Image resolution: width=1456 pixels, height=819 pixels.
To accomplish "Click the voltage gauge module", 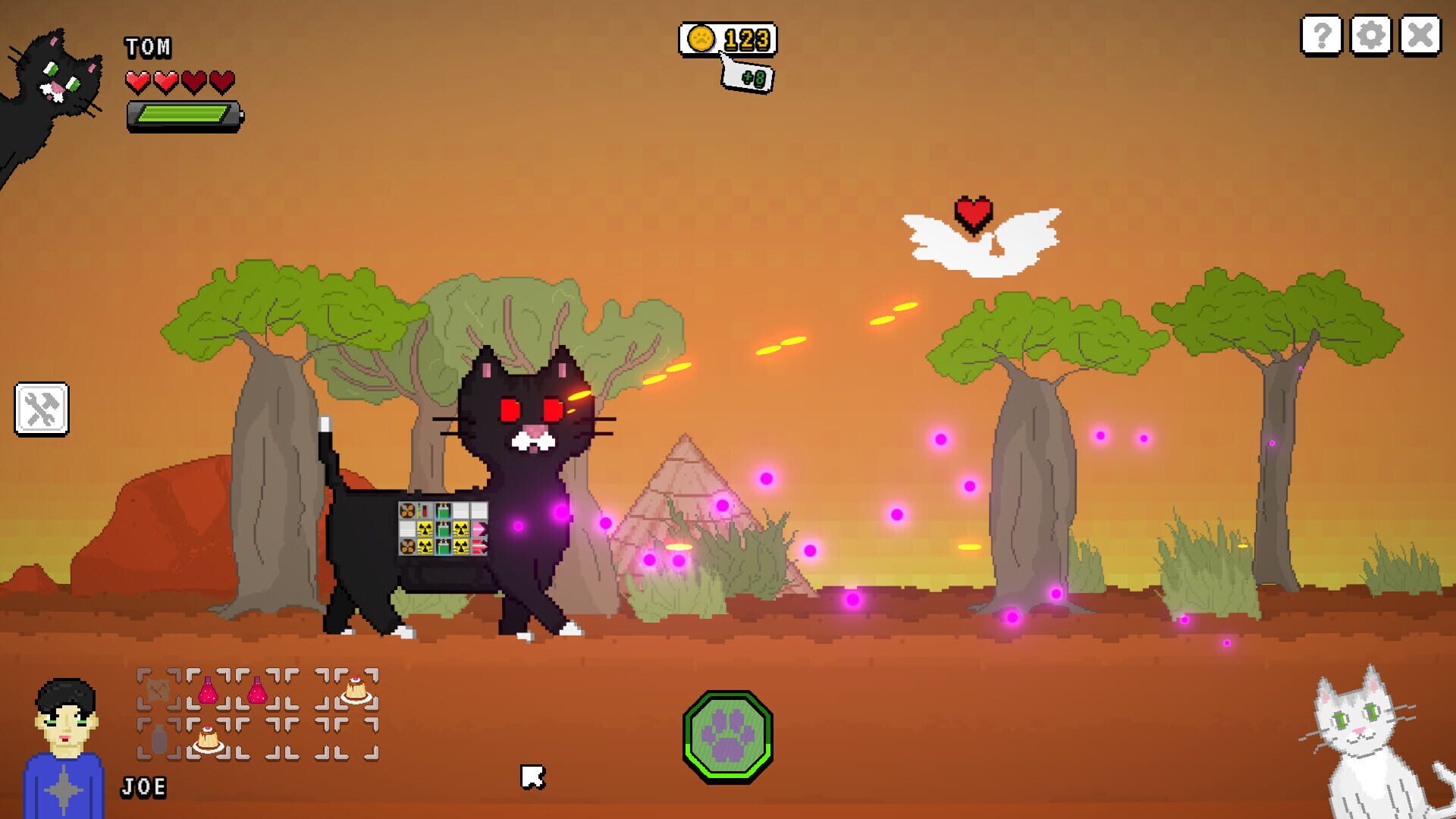I will 422,510.
